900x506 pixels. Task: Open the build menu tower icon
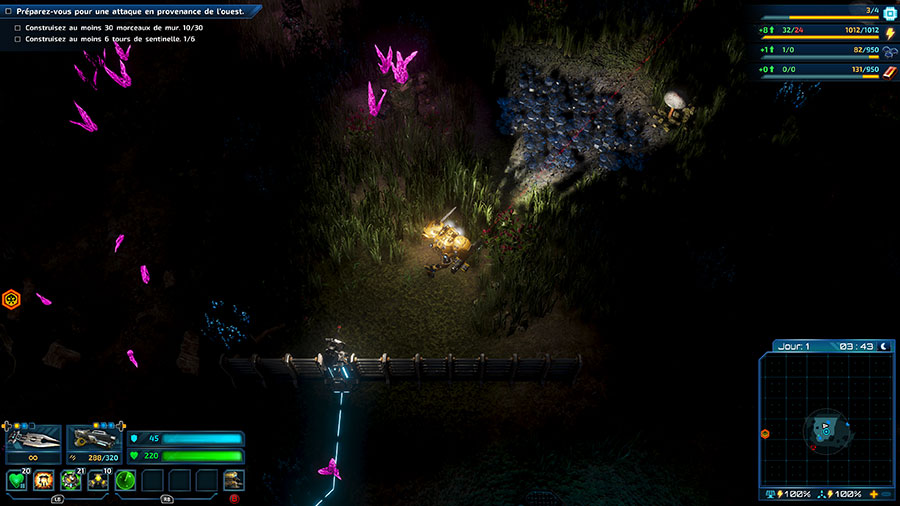tap(233, 481)
